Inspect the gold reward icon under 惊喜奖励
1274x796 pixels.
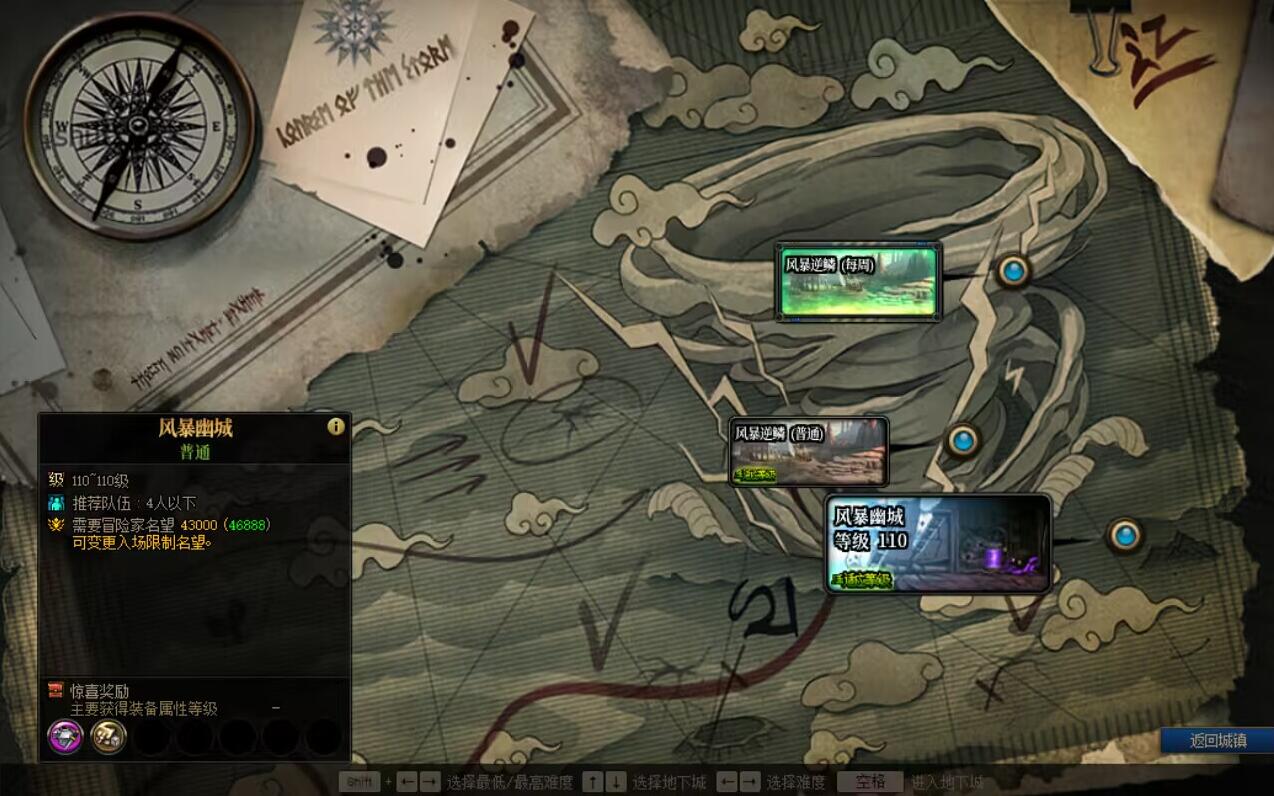coord(108,737)
